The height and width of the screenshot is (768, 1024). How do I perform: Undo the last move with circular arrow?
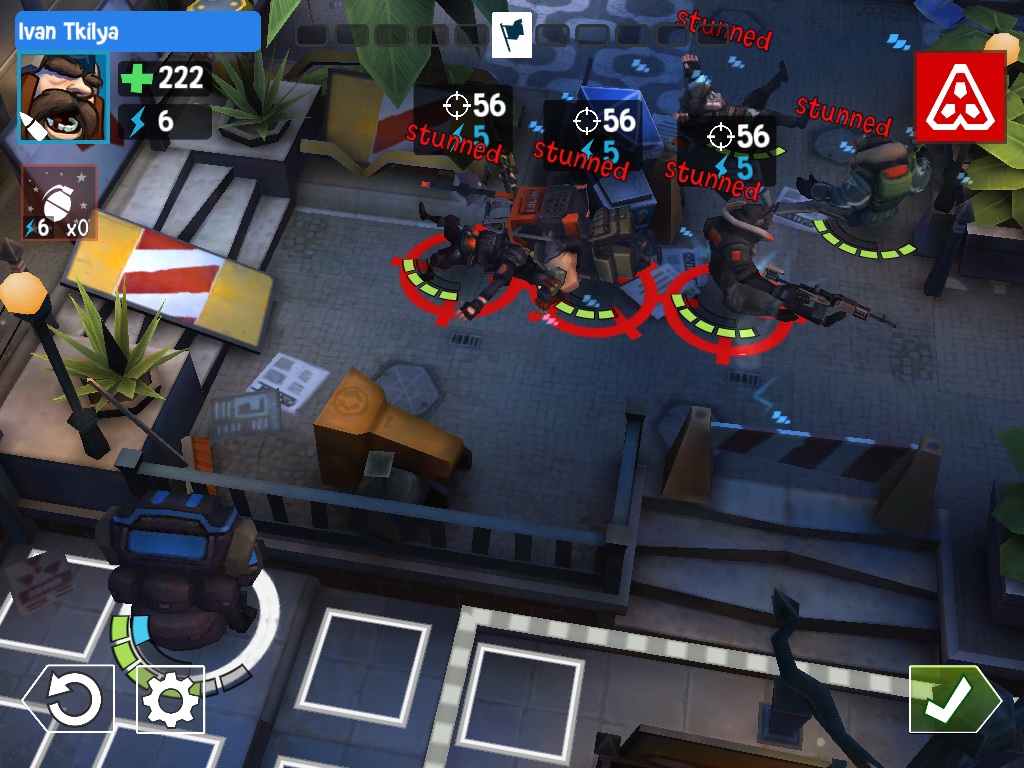pos(69,699)
